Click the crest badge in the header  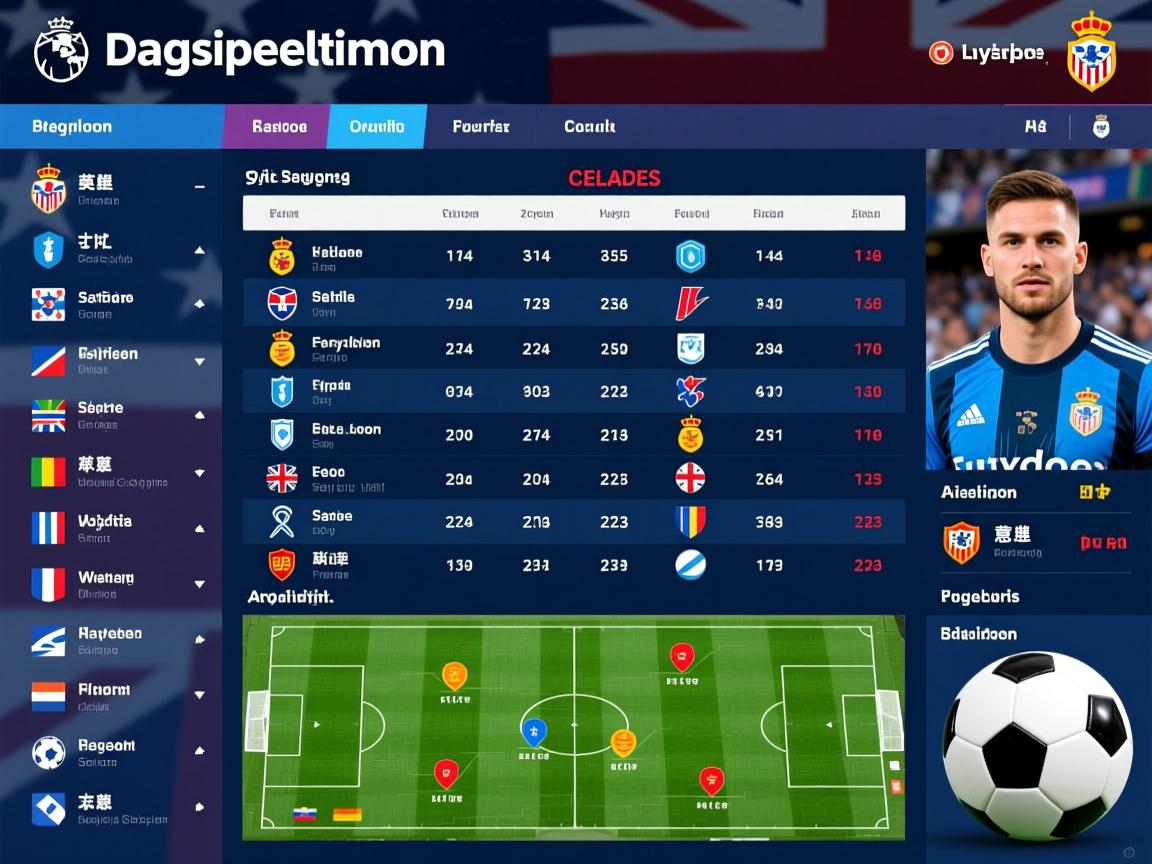click(1090, 53)
